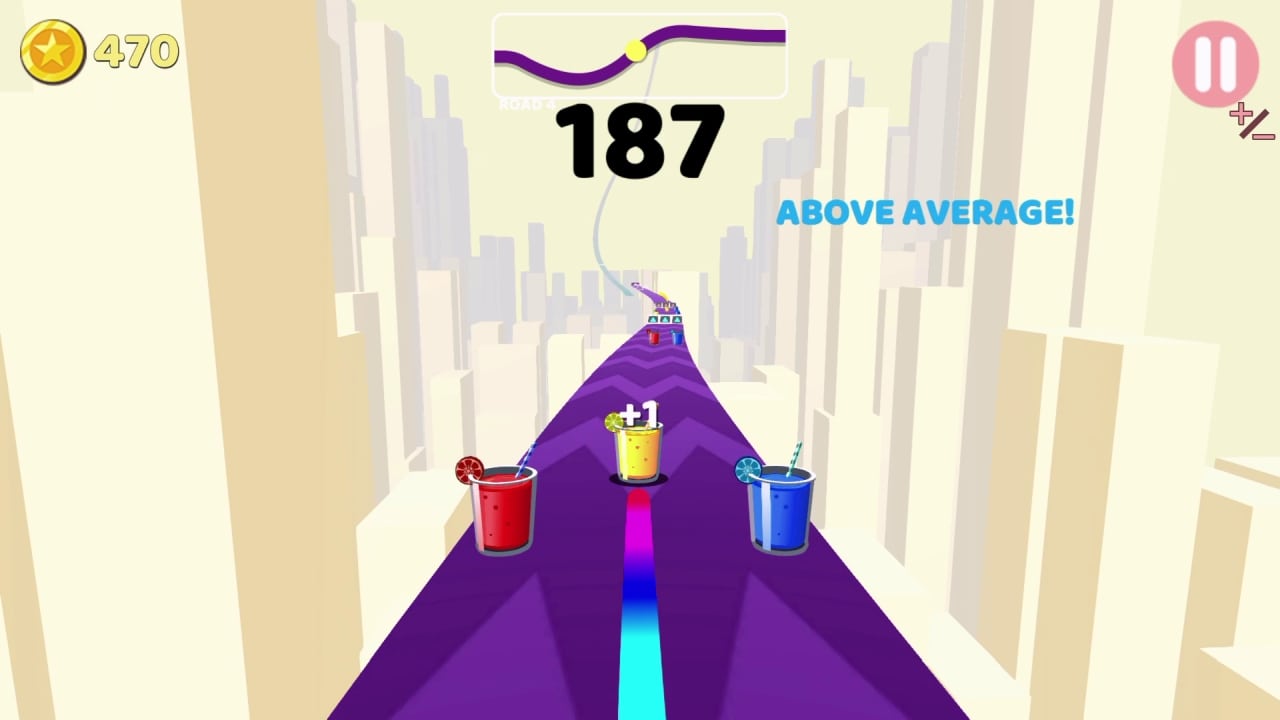The image size is (1280, 720).
Task: Click the ABOVE AVERAGE! message
Action: (927, 212)
